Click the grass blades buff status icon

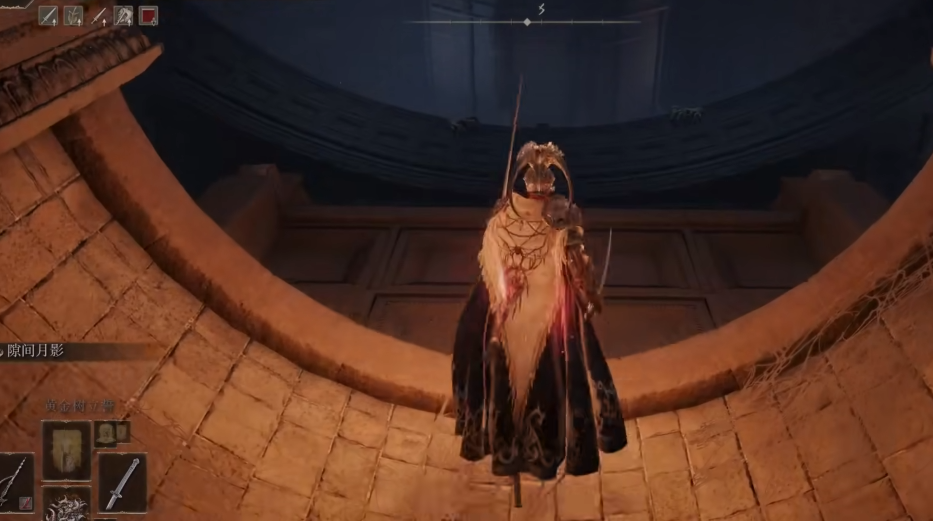tap(73, 15)
